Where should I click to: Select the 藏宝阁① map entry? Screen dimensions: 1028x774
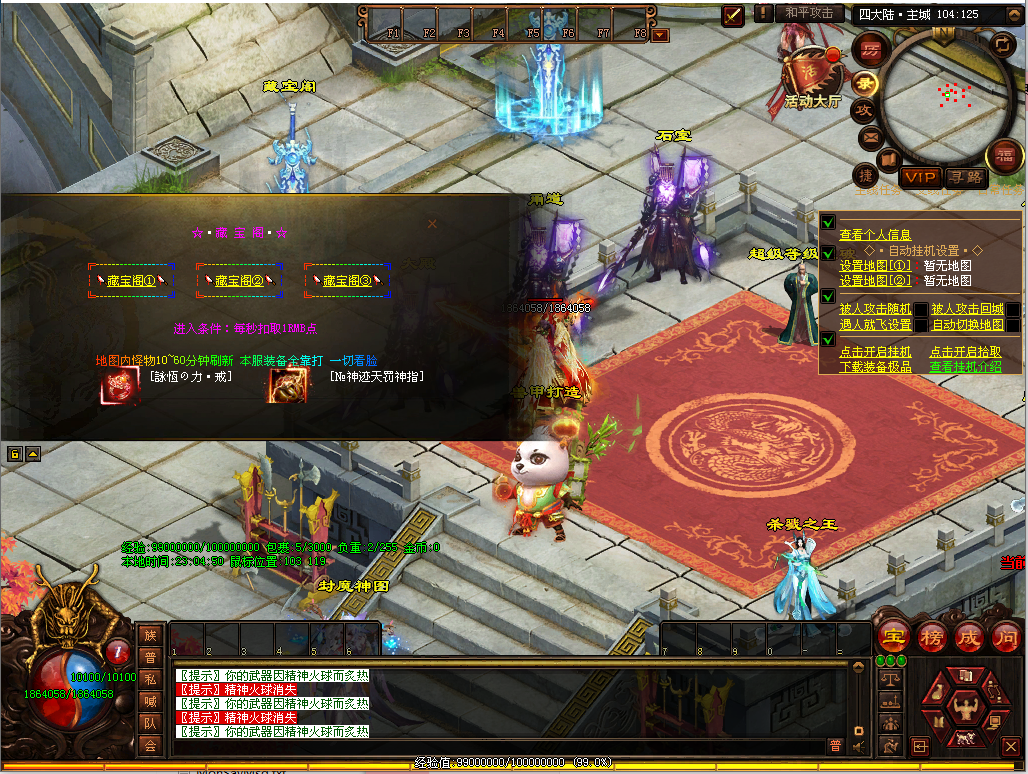(132, 281)
